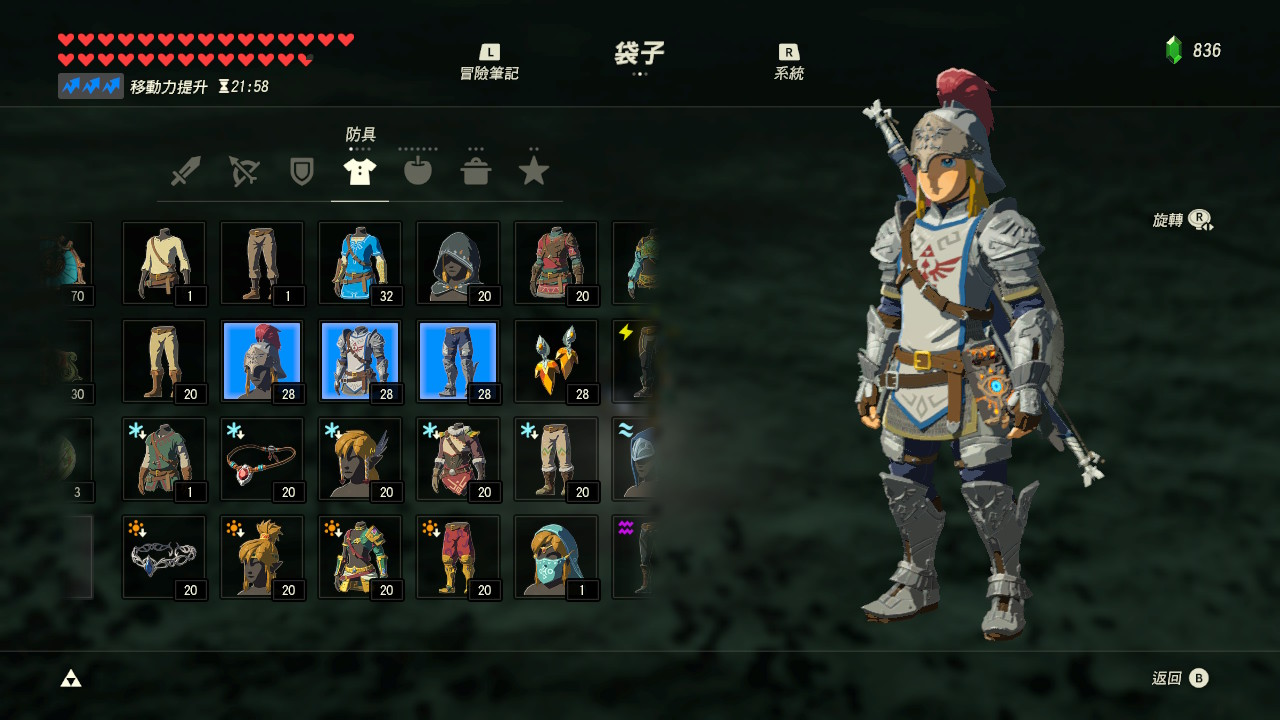Switch to the shields tab
The height and width of the screenshot is (720, 1280).
tap(302, 169)
